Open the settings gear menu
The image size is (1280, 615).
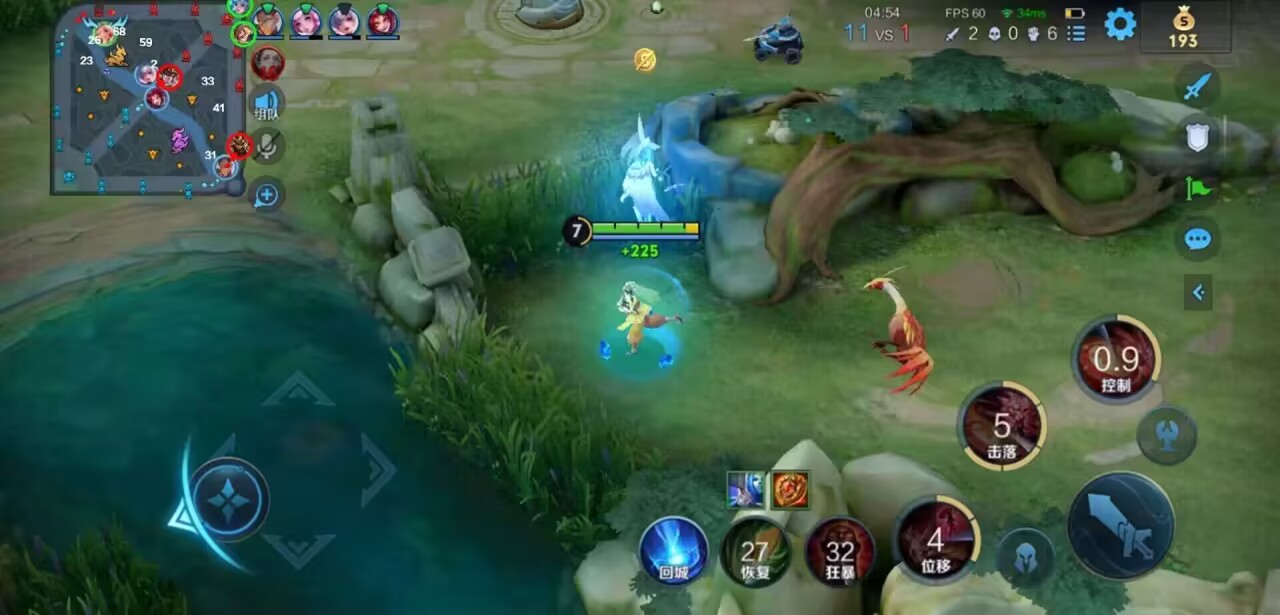[x=1120, y=24]
